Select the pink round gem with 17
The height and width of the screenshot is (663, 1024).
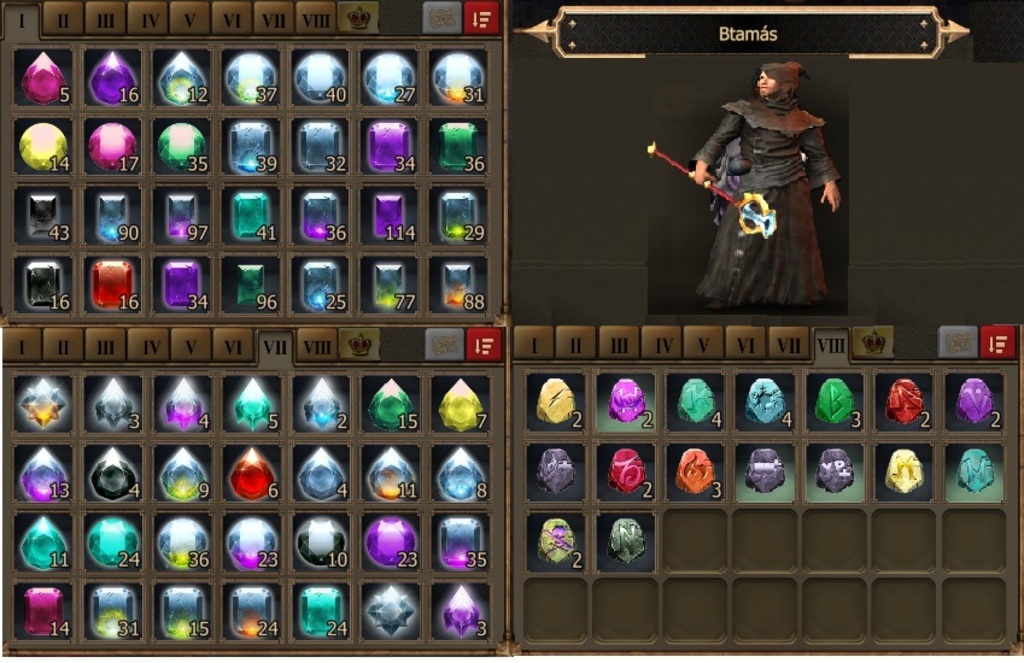coord(112,147)
